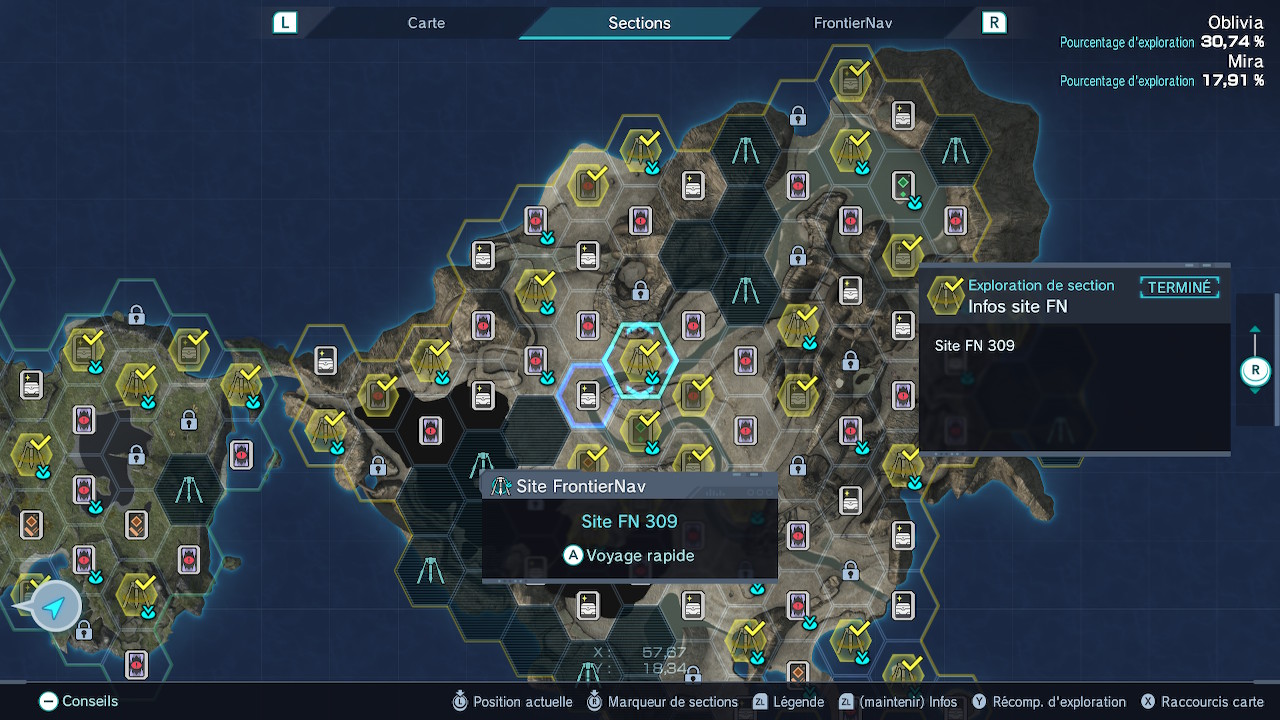This screenshot has width=1280, height=720.
Task: Click the TERMINÉ status badge
Action: tap(1179, 288)
